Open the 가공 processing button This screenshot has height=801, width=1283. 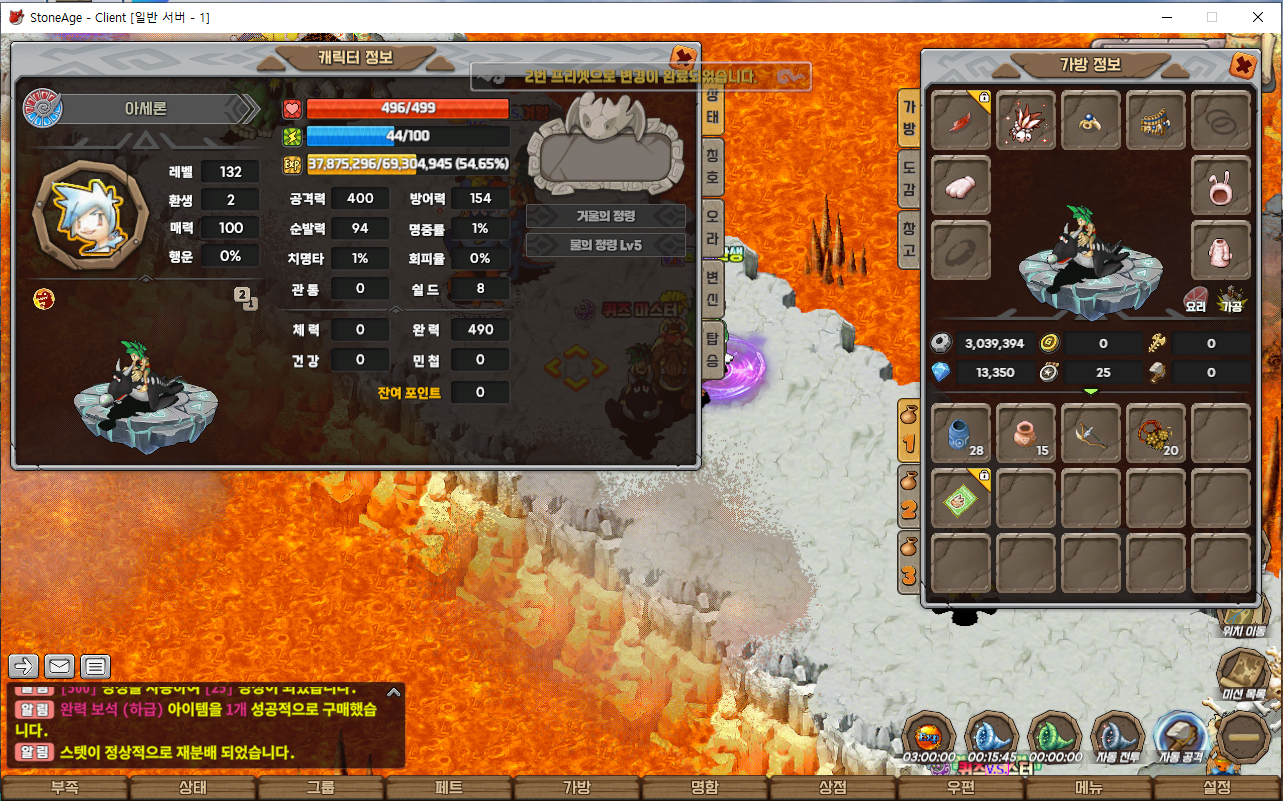[x=1230, y=301]
